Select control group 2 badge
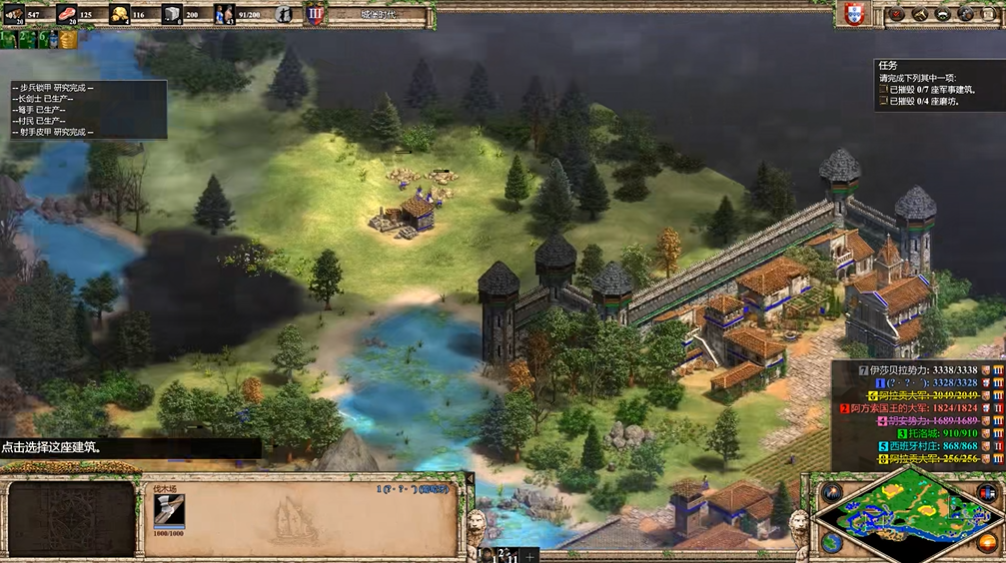Viewport: 1006px width, 563px height. tap(26, 39)
